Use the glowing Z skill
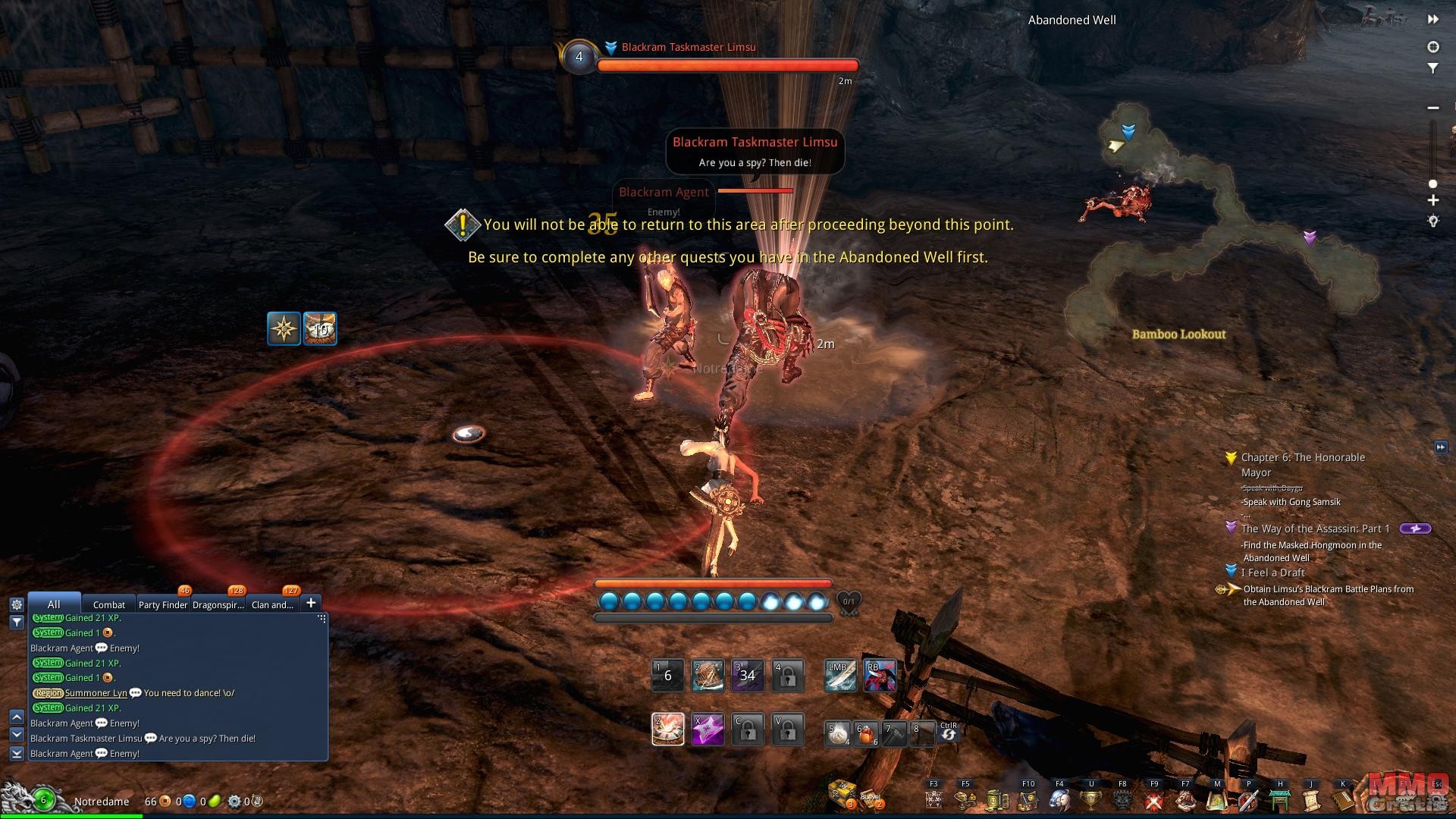The width and height of the screenshot is (1456, 819). [668, 730]
